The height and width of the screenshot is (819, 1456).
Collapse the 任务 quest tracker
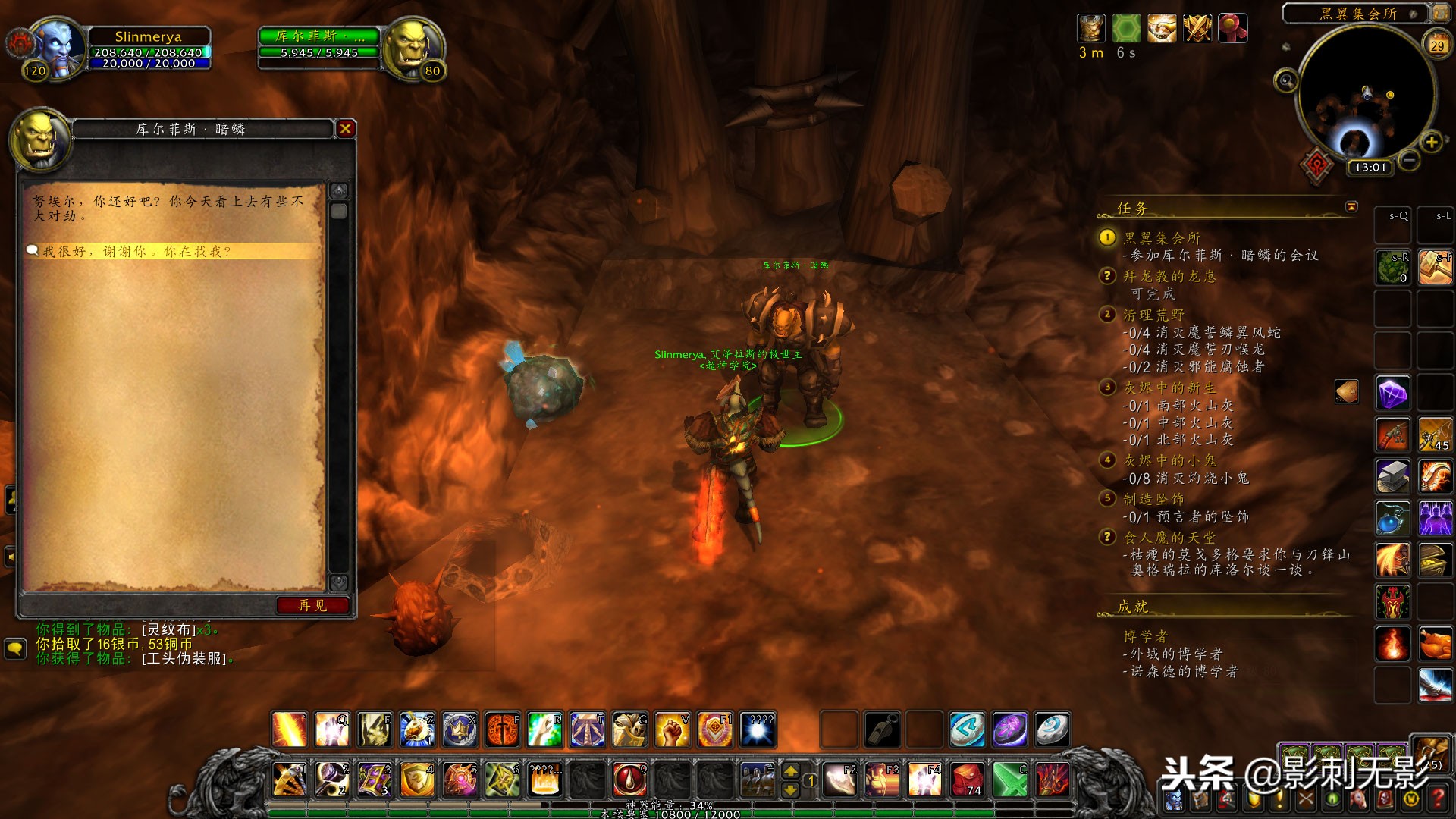pyautogui.click(x=1351, y=206)
